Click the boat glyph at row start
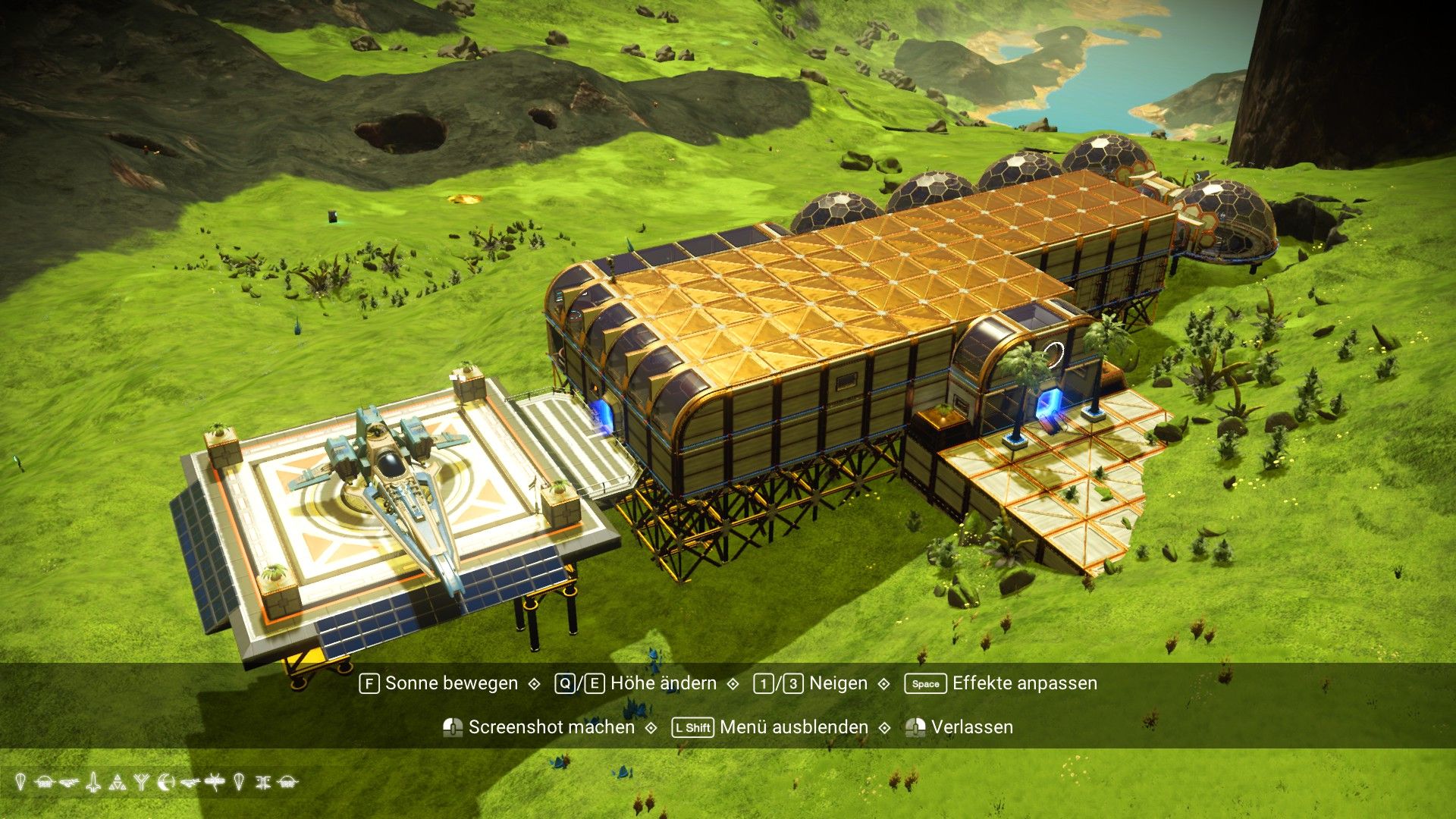This screenshot has height=819, width=1456. click(x=43, y=781)
